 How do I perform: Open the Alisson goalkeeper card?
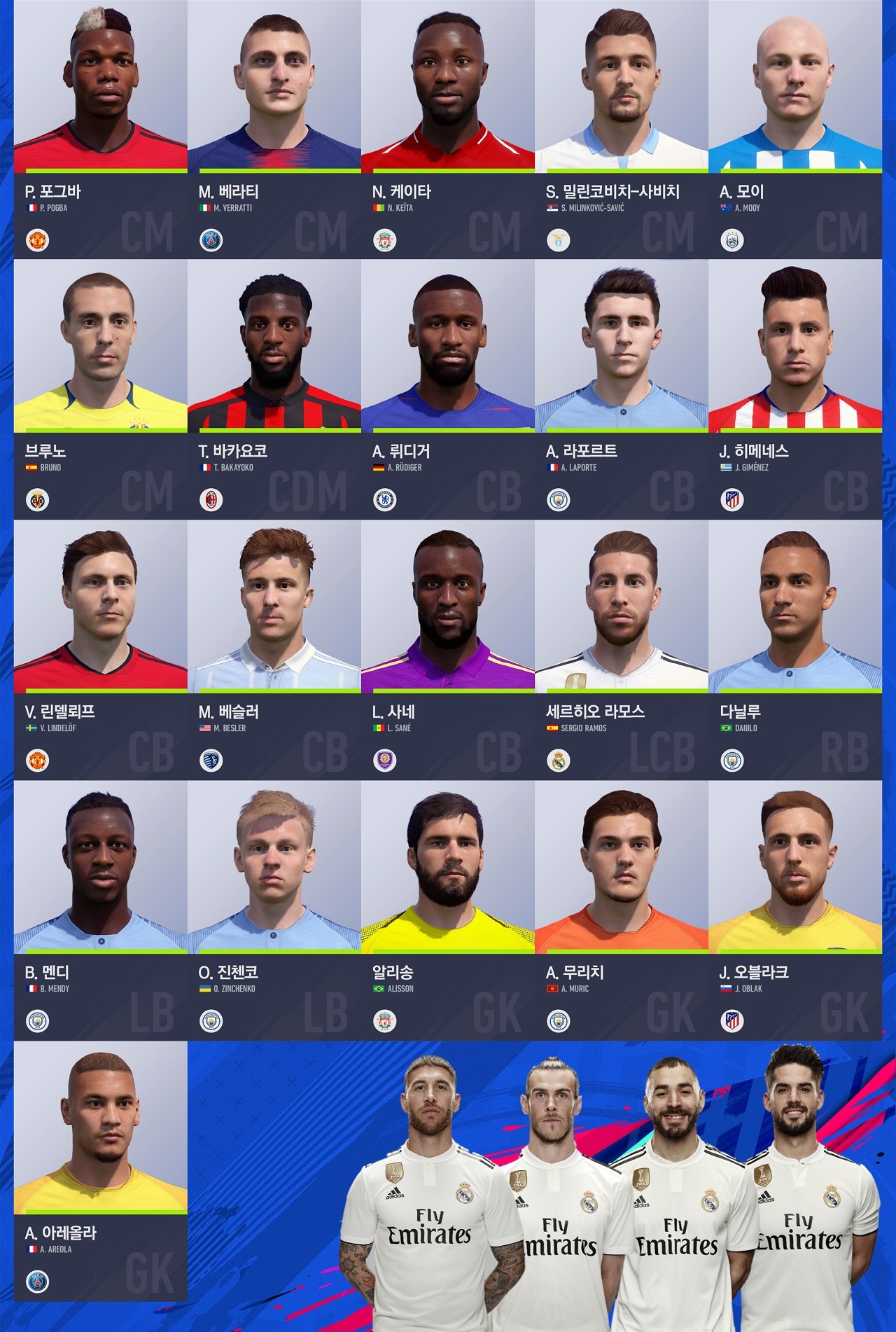(447, 910)
